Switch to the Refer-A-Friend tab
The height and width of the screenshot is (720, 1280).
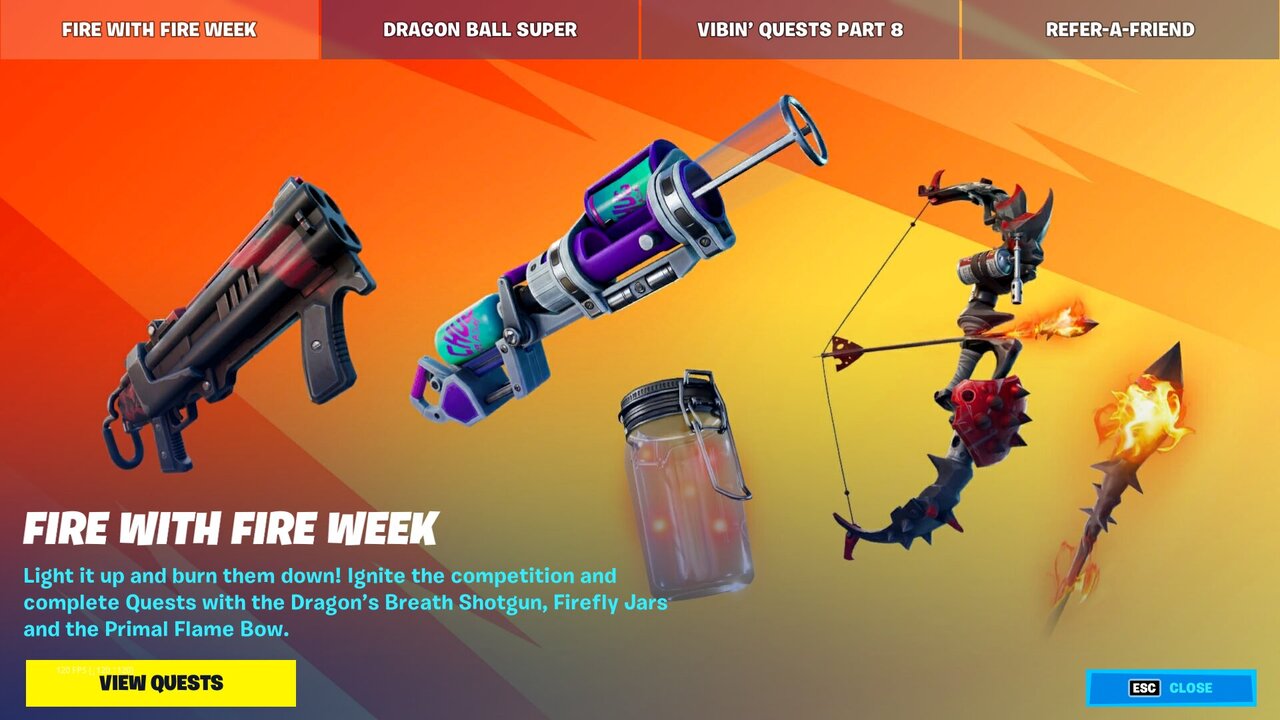point(1120,30)
